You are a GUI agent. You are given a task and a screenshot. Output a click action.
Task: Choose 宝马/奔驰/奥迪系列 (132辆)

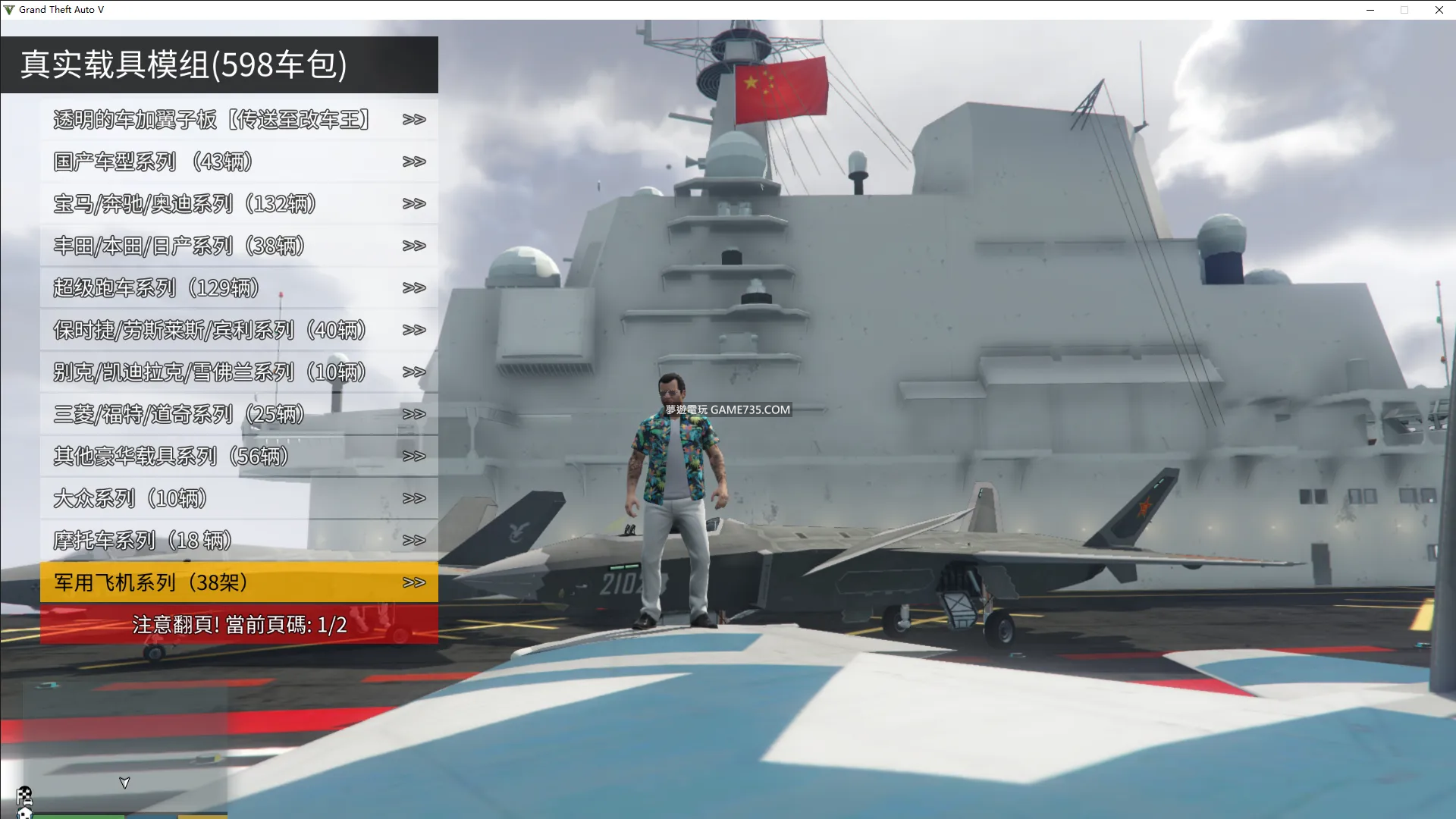click(239, 204)
